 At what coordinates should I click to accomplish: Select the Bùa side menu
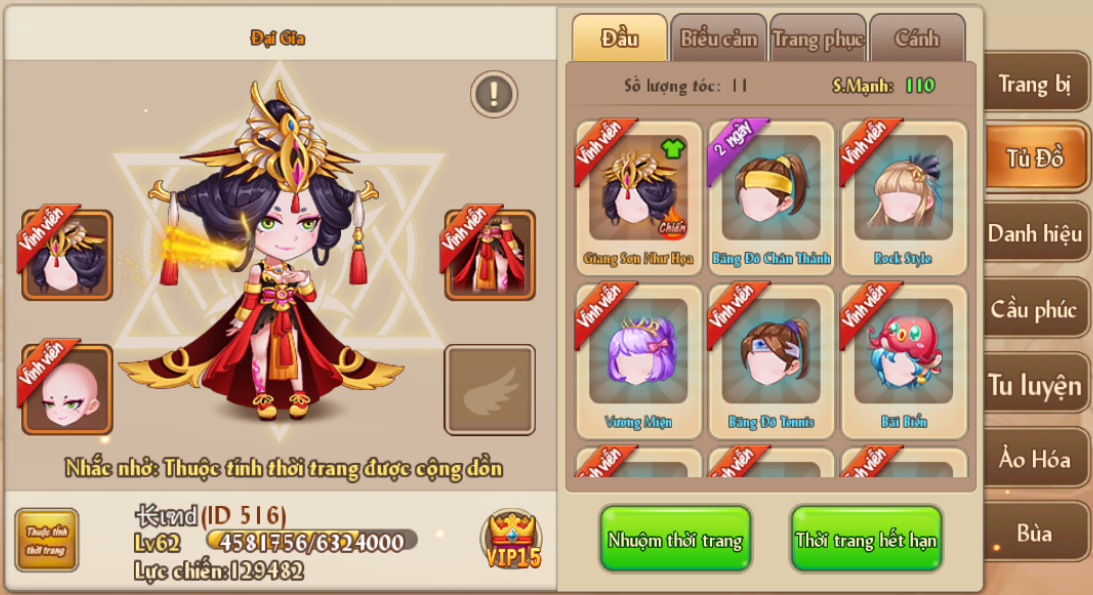(x=1035, y=533)
